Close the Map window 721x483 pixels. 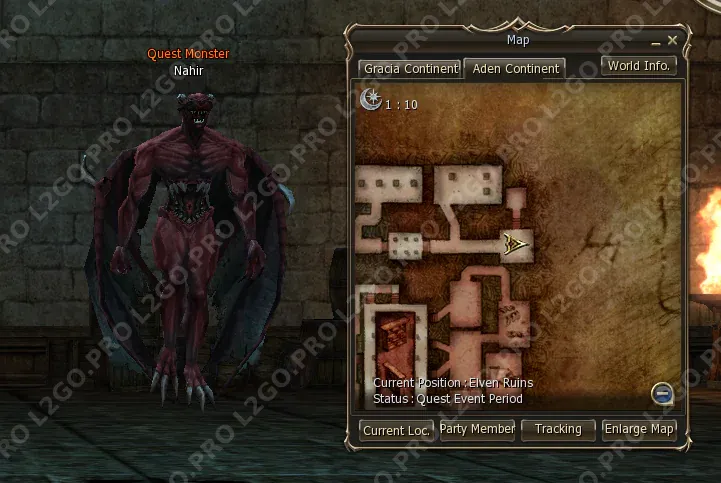673,40
